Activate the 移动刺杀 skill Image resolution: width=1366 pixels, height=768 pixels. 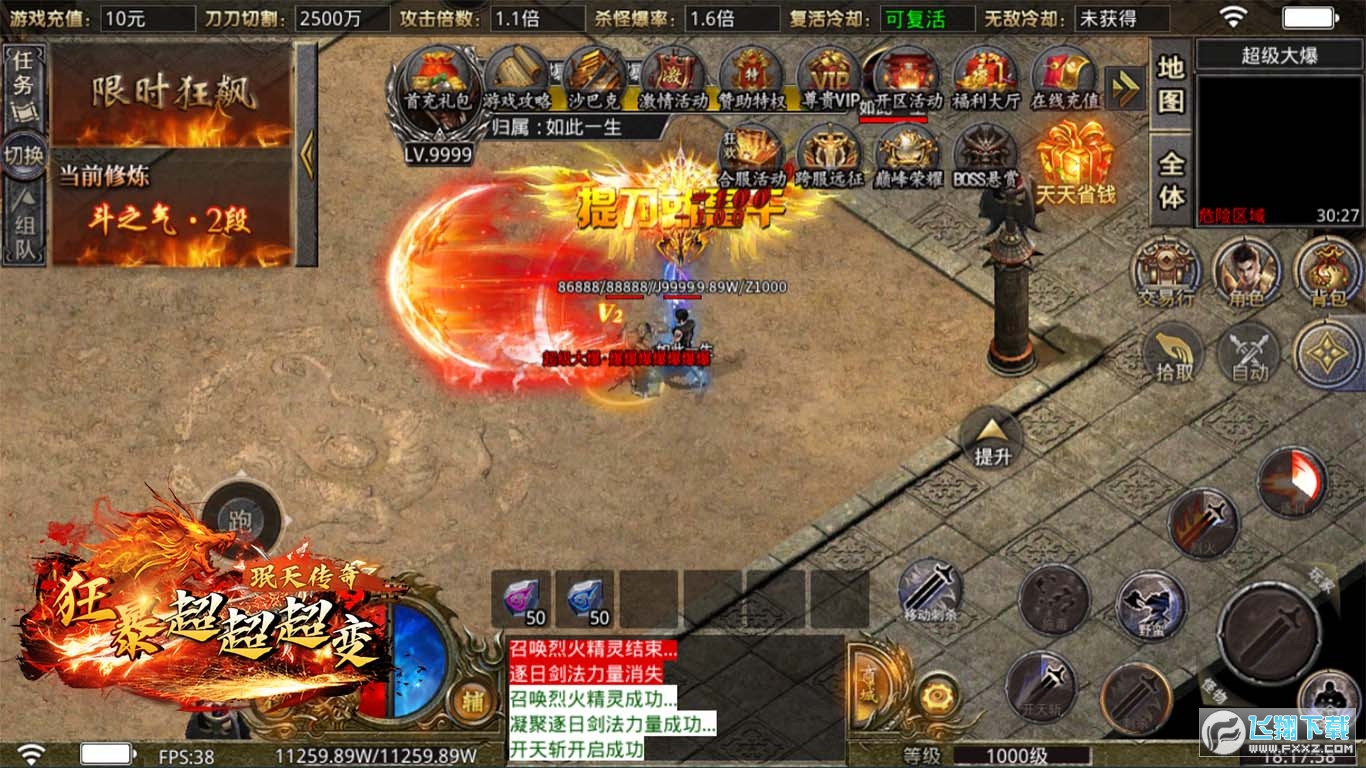coord(931,592)
